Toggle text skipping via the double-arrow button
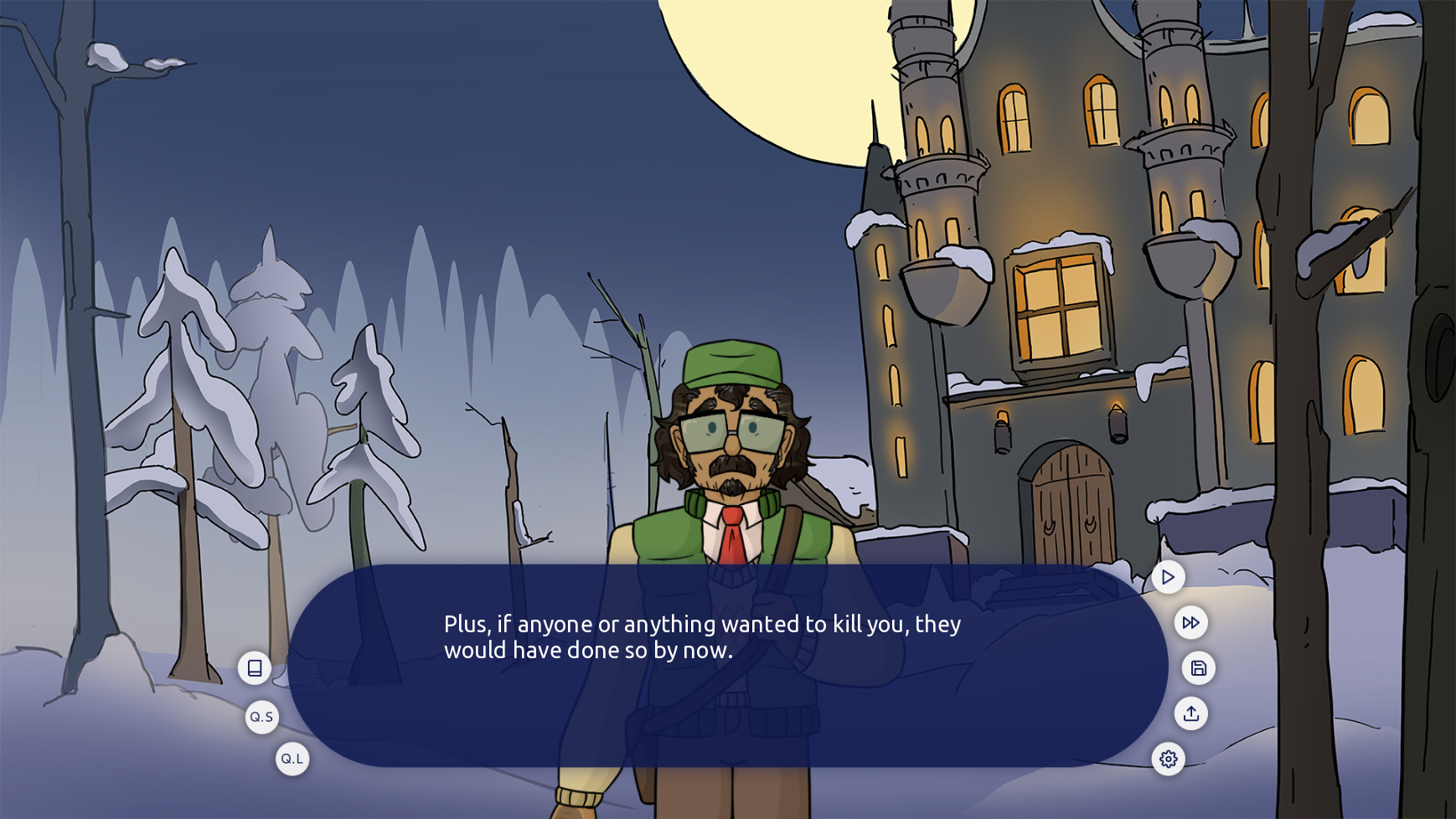1456x819 pixels. pos(1190,622)
